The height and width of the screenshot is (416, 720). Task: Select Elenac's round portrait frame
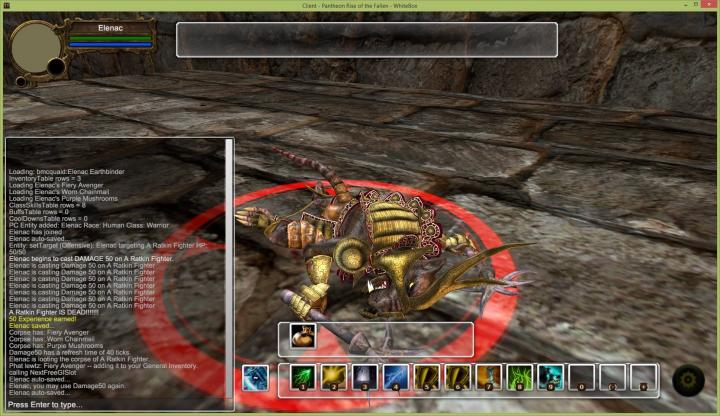[x=36, y=45]
